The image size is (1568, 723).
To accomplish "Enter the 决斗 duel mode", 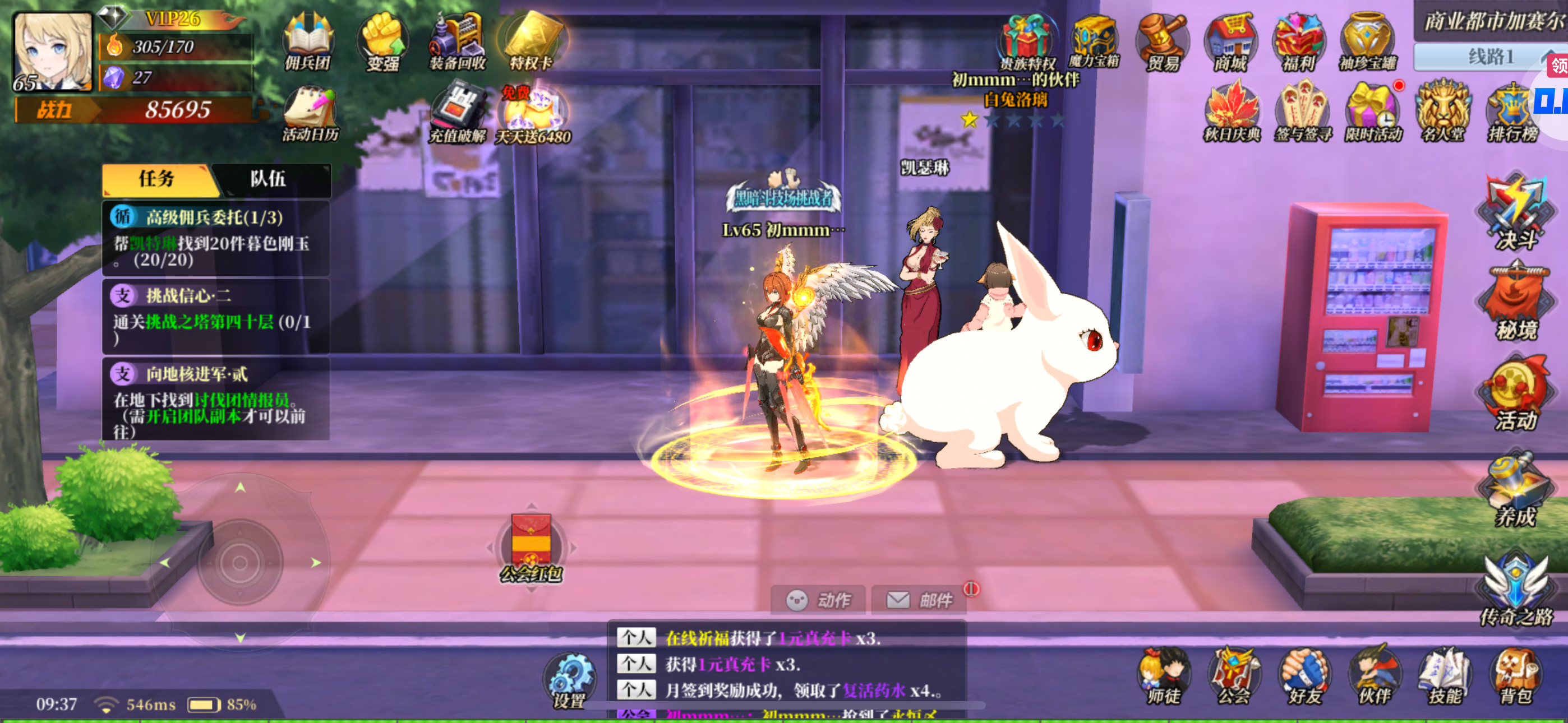I will 1516,213.
